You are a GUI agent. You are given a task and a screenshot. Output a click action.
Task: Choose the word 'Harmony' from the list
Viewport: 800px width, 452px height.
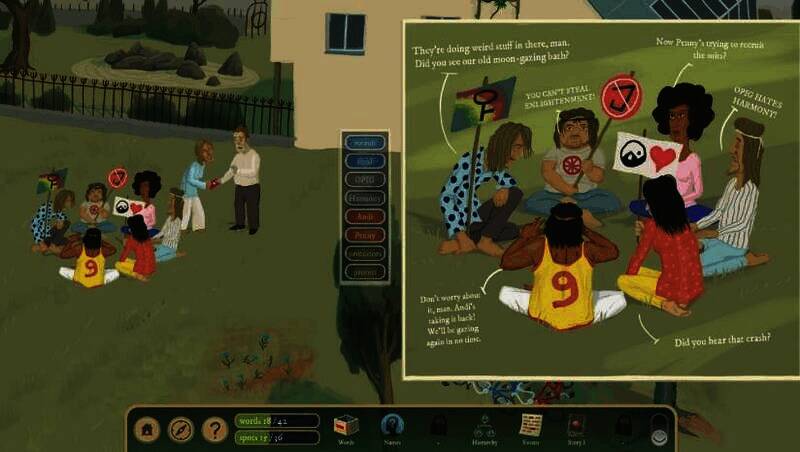point(364,198)
